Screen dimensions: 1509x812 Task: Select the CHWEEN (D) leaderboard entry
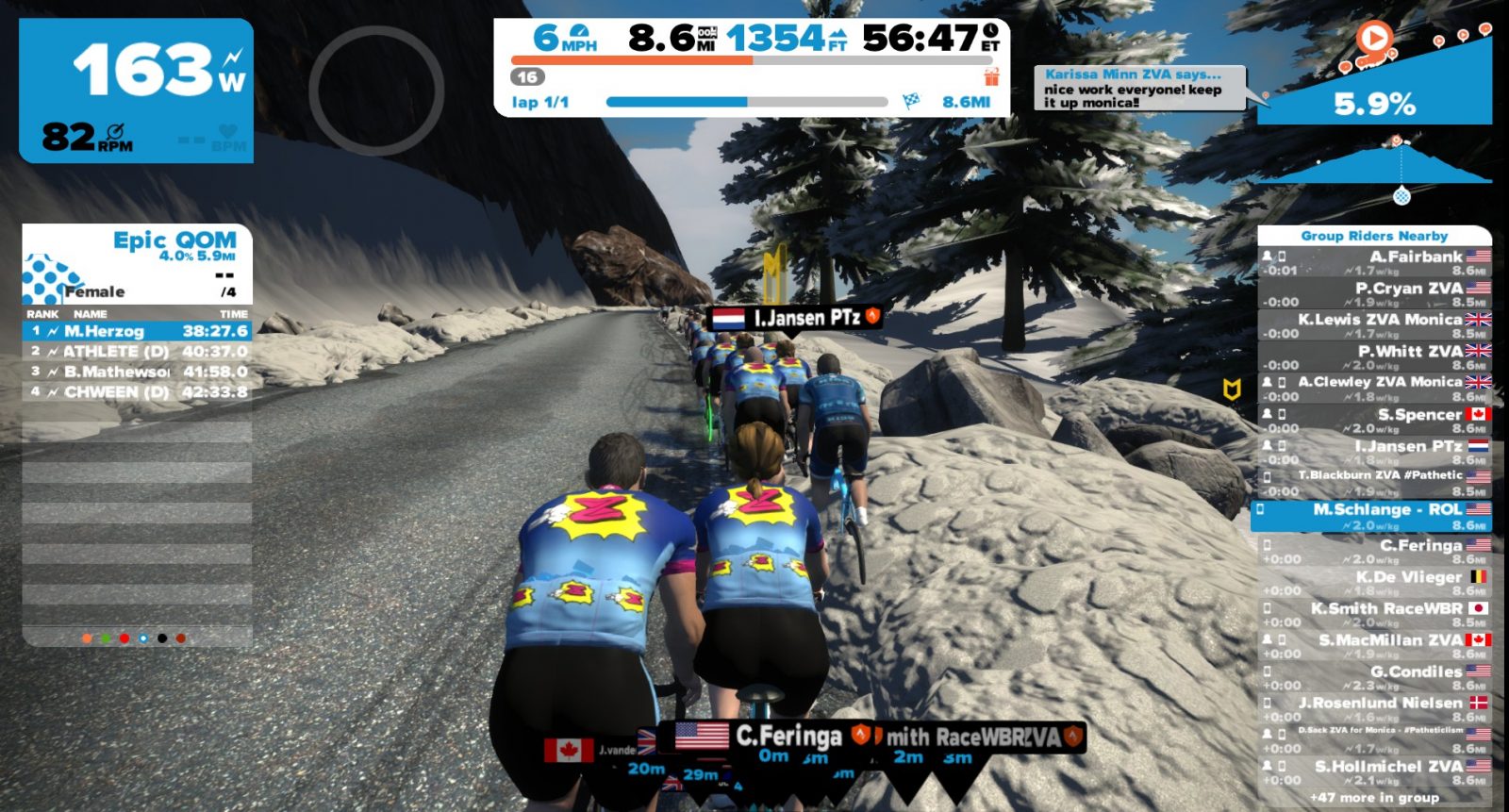pyautogui.click(x=138, y=391)
